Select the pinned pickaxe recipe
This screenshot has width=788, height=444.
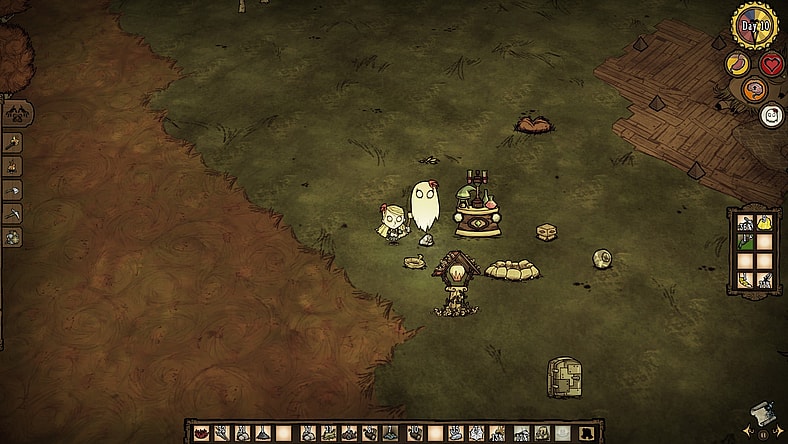pos(13,213)
